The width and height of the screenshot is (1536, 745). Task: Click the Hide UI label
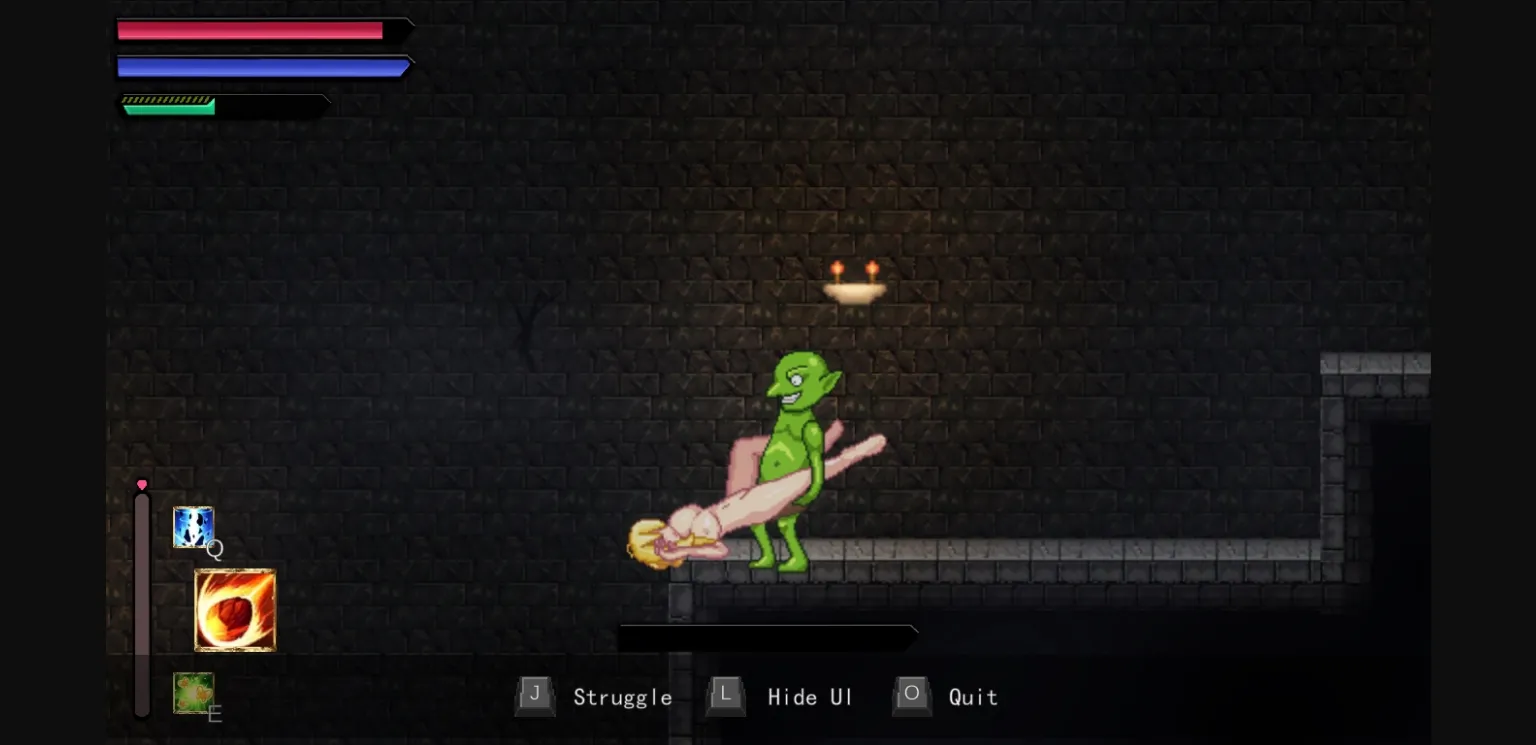(810, 697)
